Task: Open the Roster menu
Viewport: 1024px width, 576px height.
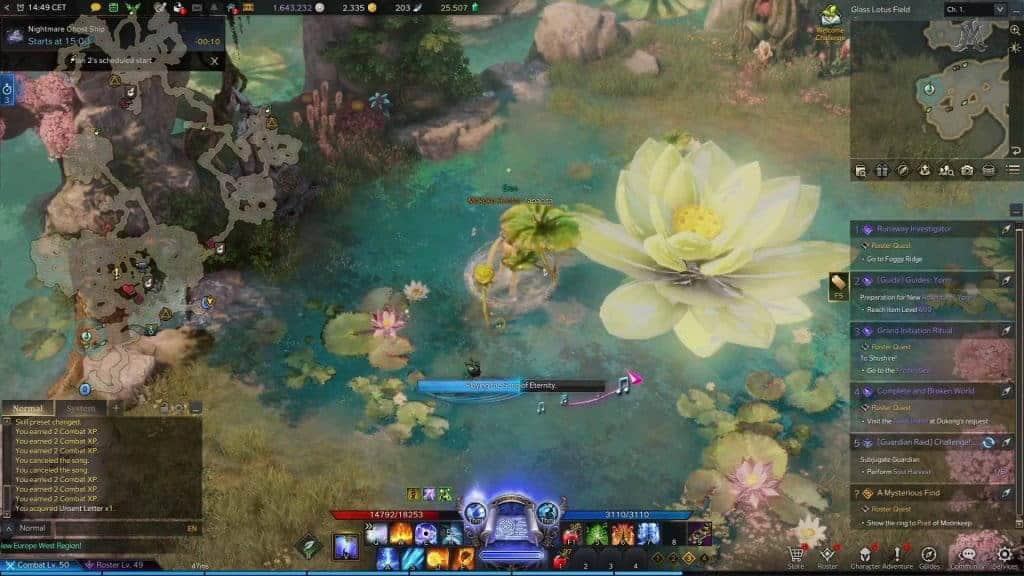Action: pos(828,555)
